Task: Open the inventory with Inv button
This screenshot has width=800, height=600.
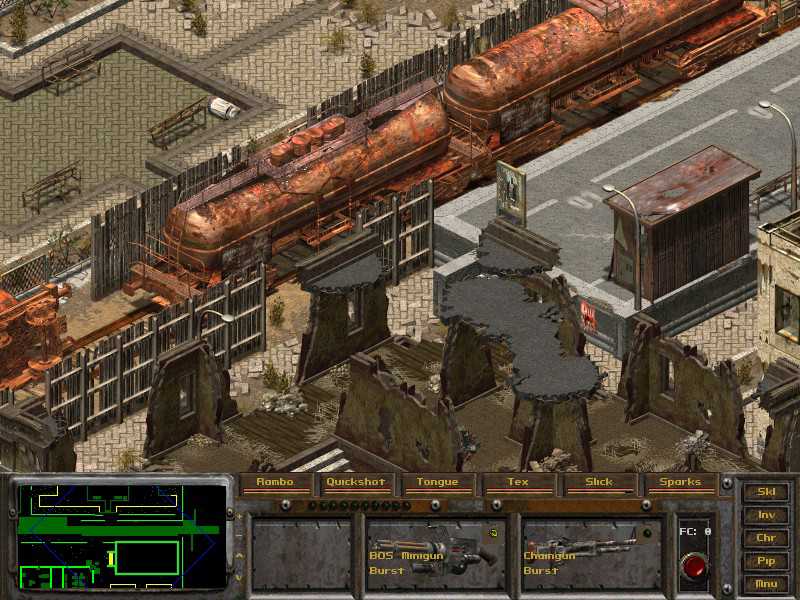Action: click(x=766, y=515)
